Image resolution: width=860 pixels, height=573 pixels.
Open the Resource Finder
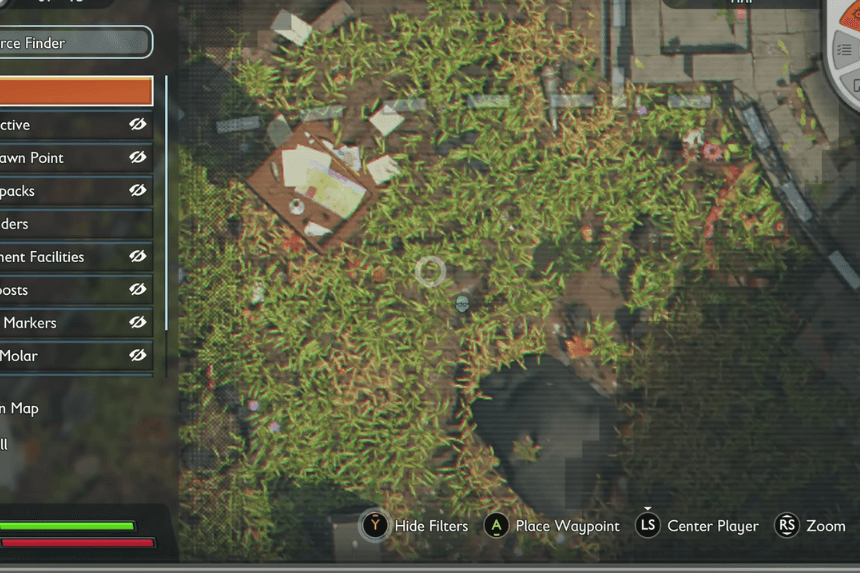[x=74, y=43]
